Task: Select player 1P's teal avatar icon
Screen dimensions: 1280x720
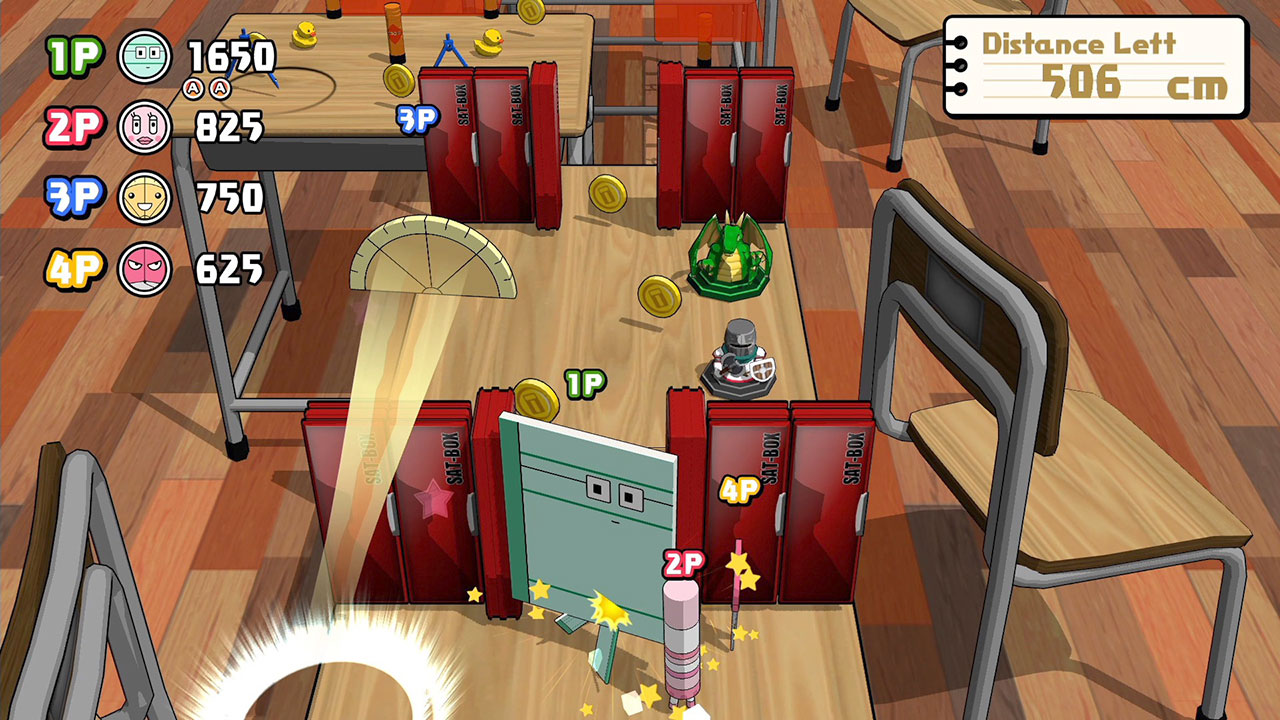Action: [x=145, y=55]
